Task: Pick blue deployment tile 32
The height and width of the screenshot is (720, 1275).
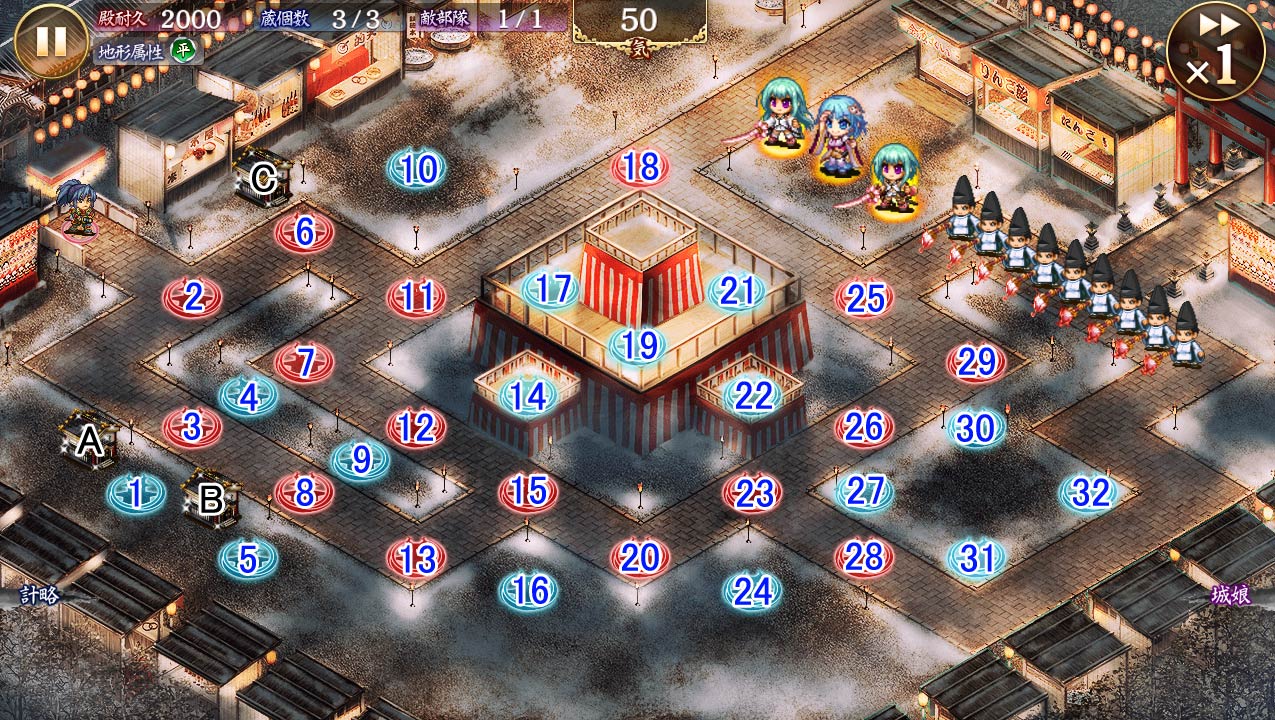Action: click(x=1089, y=493)
